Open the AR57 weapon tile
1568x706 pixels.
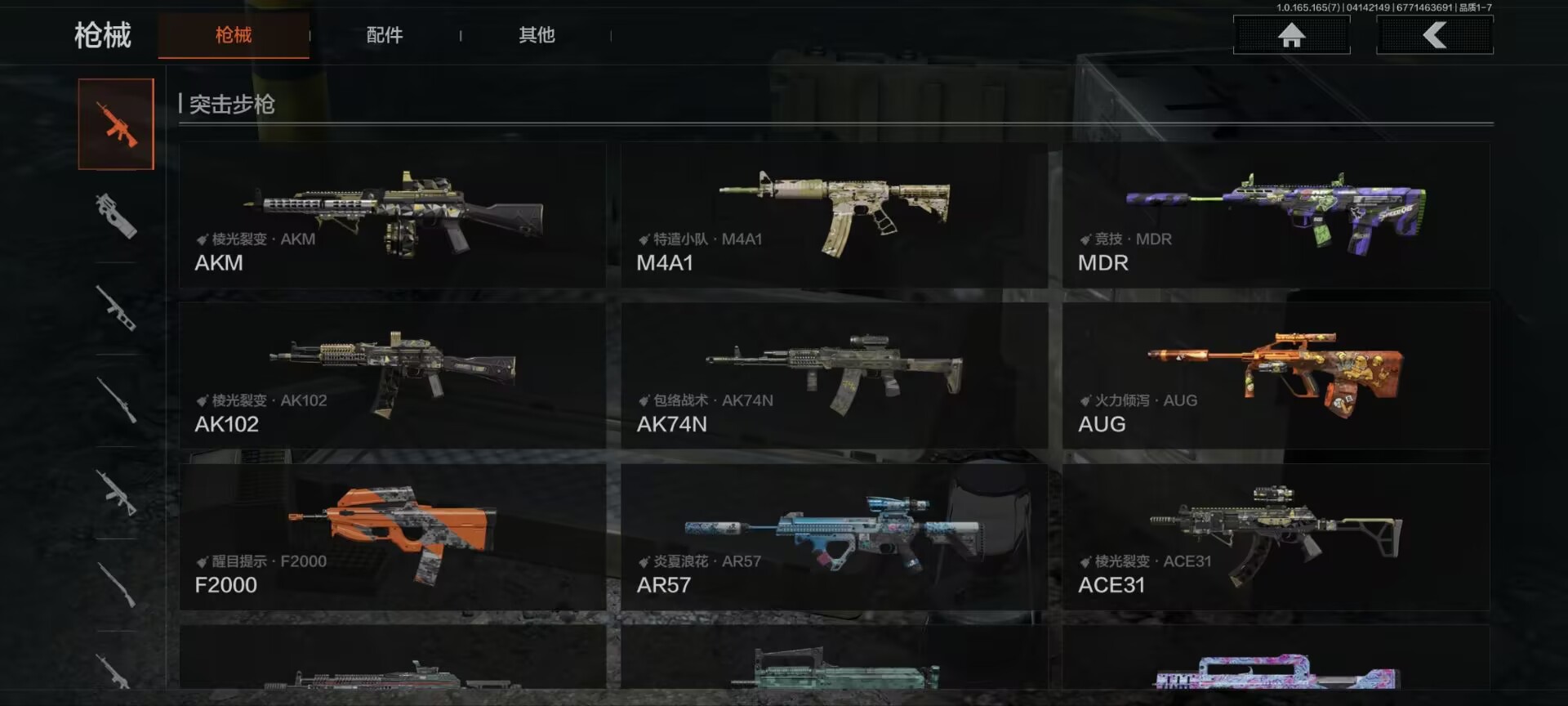pos(834,537)
